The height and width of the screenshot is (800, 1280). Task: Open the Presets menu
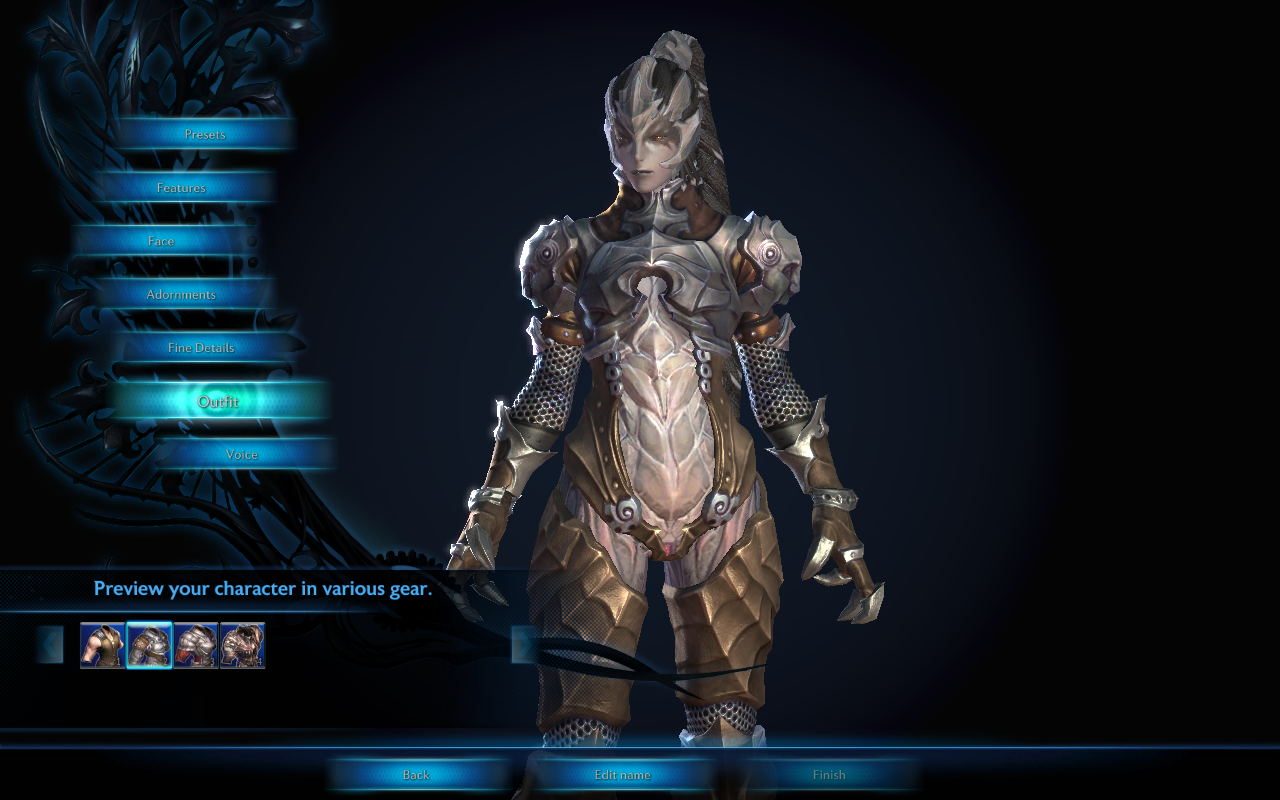205,134
